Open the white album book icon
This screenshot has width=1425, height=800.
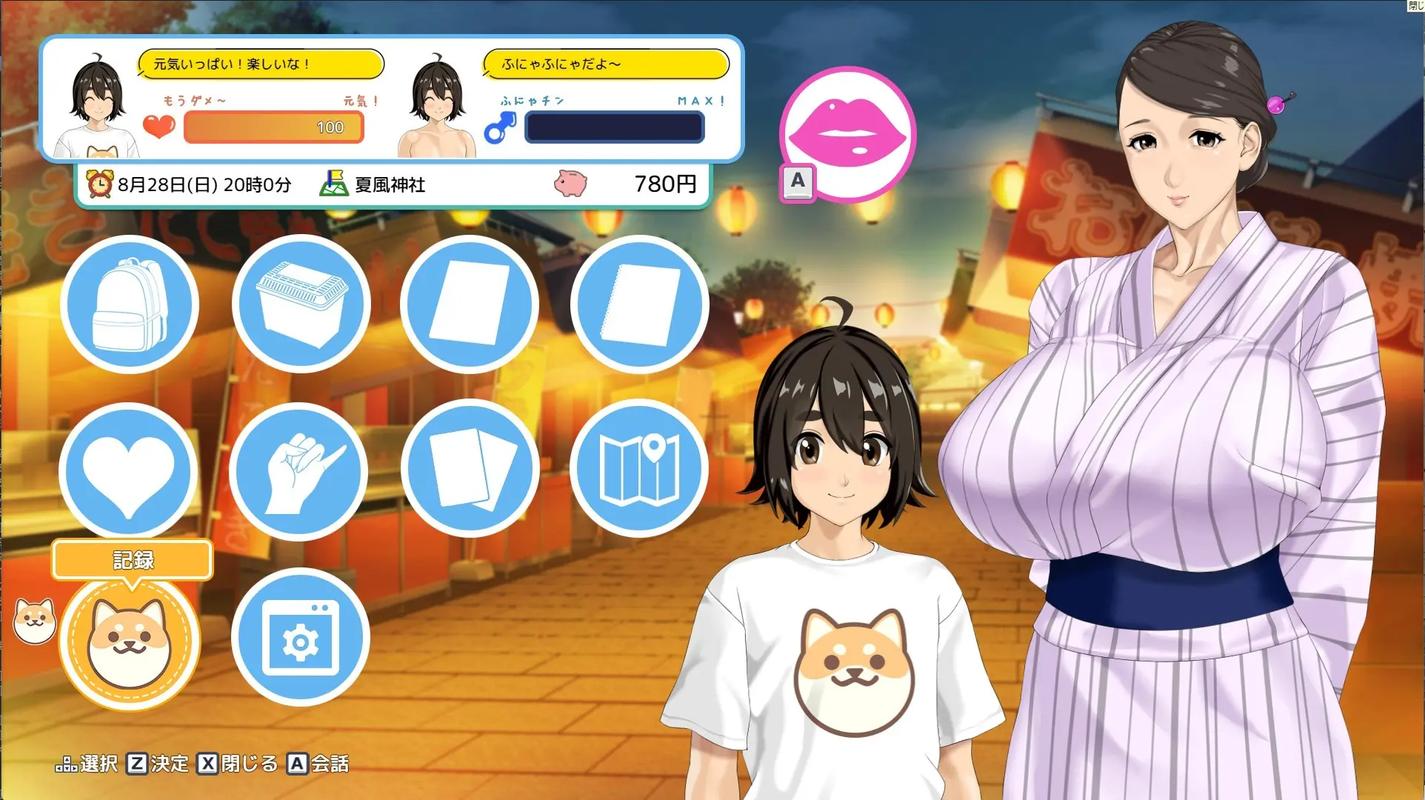(470, 305)
